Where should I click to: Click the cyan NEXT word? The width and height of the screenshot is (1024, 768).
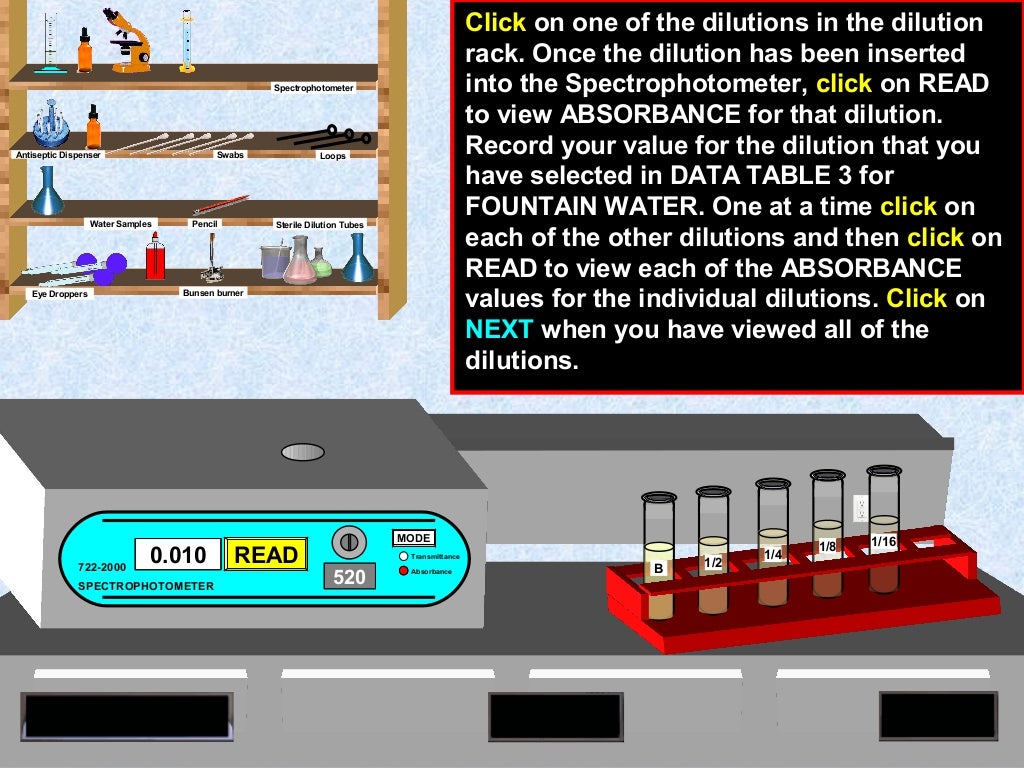500,330
